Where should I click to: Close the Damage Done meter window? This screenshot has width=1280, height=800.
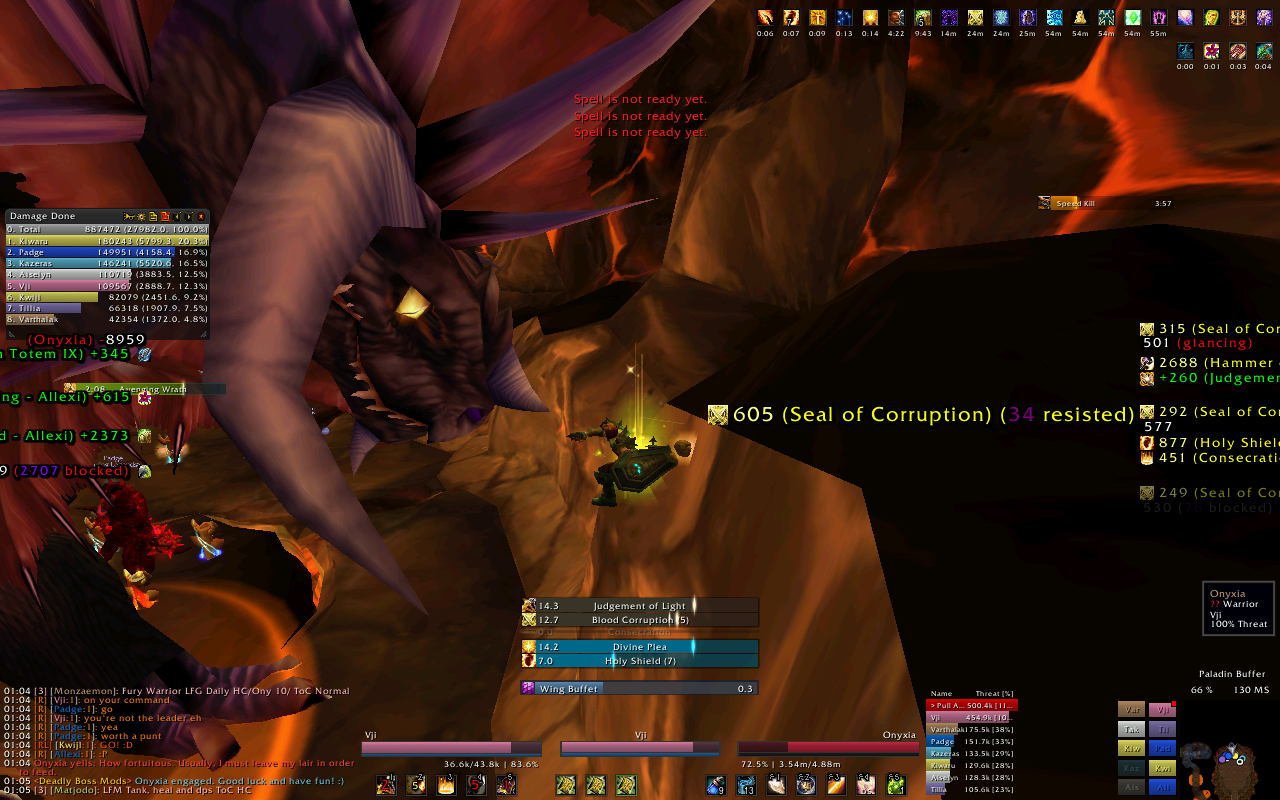click(201, 216)
